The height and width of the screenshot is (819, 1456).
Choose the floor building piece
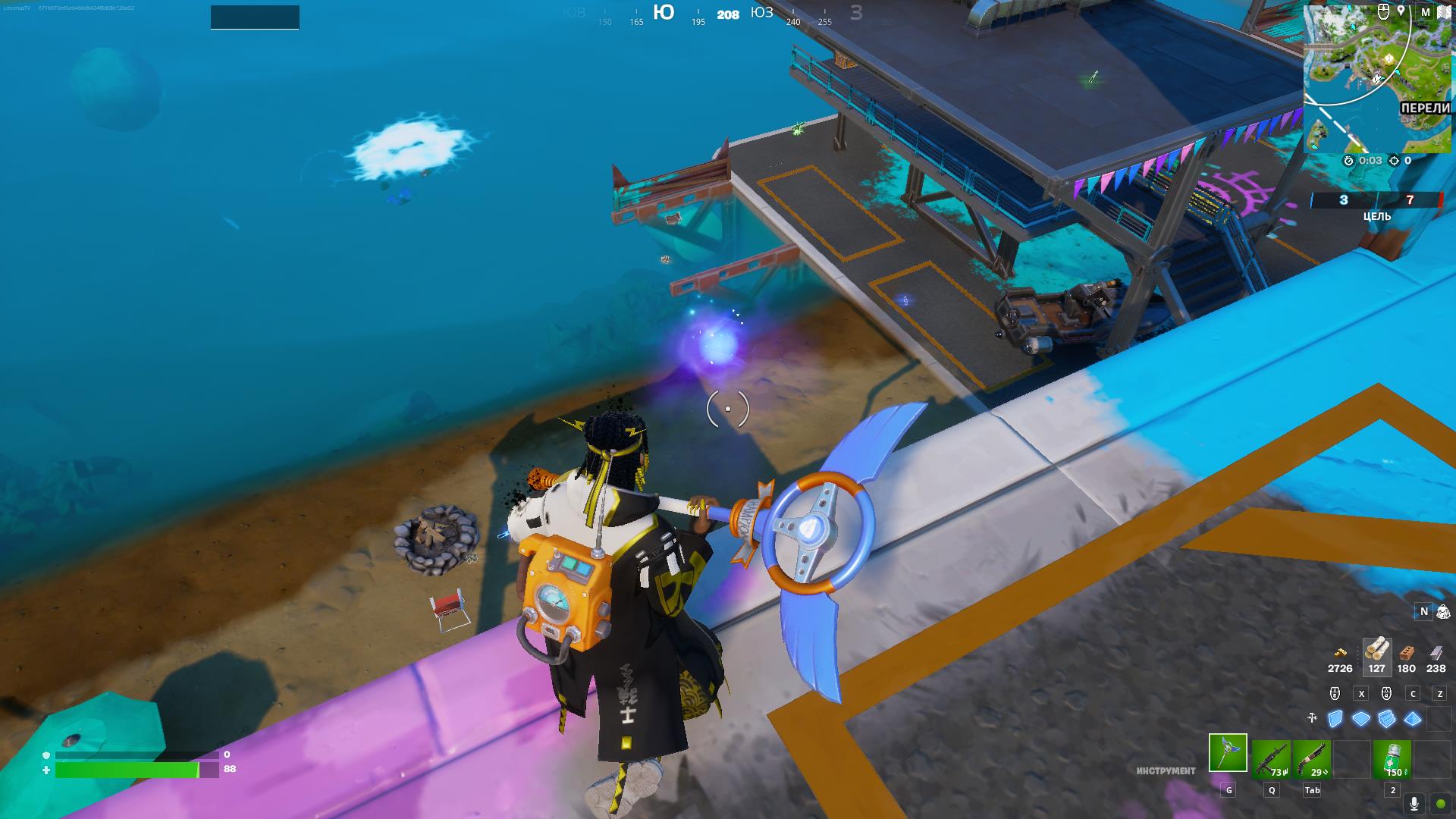click(1361, 718)
